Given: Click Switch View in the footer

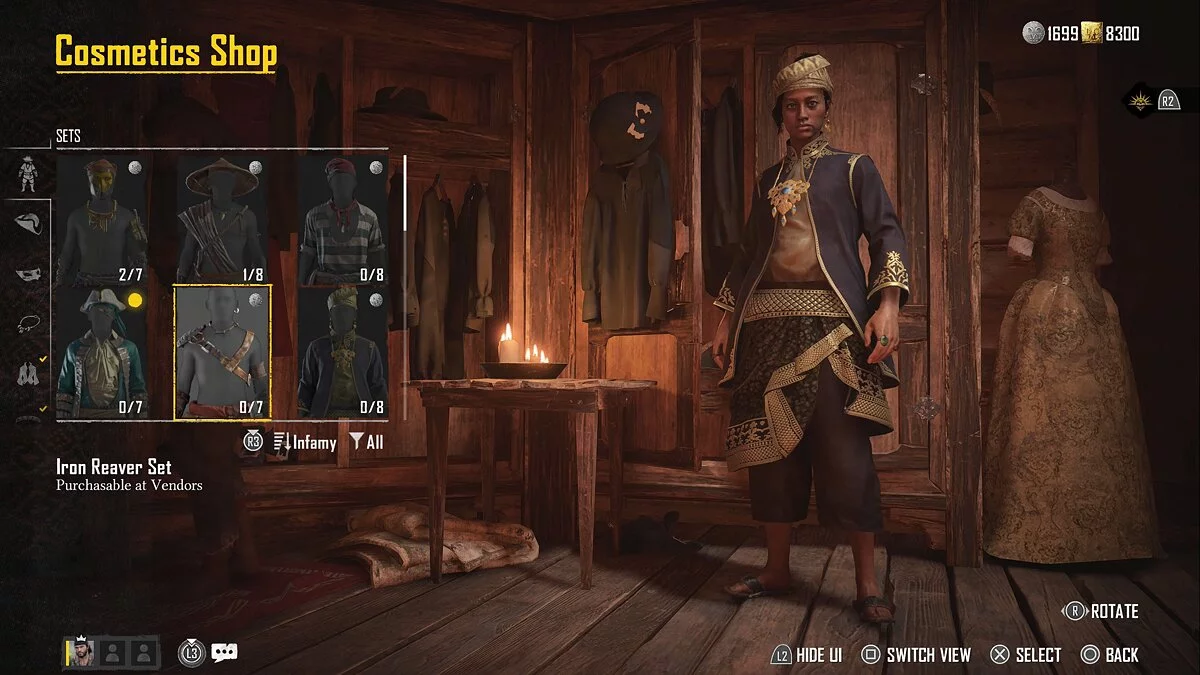Looking at the screenshot, I should pos(916,655).
